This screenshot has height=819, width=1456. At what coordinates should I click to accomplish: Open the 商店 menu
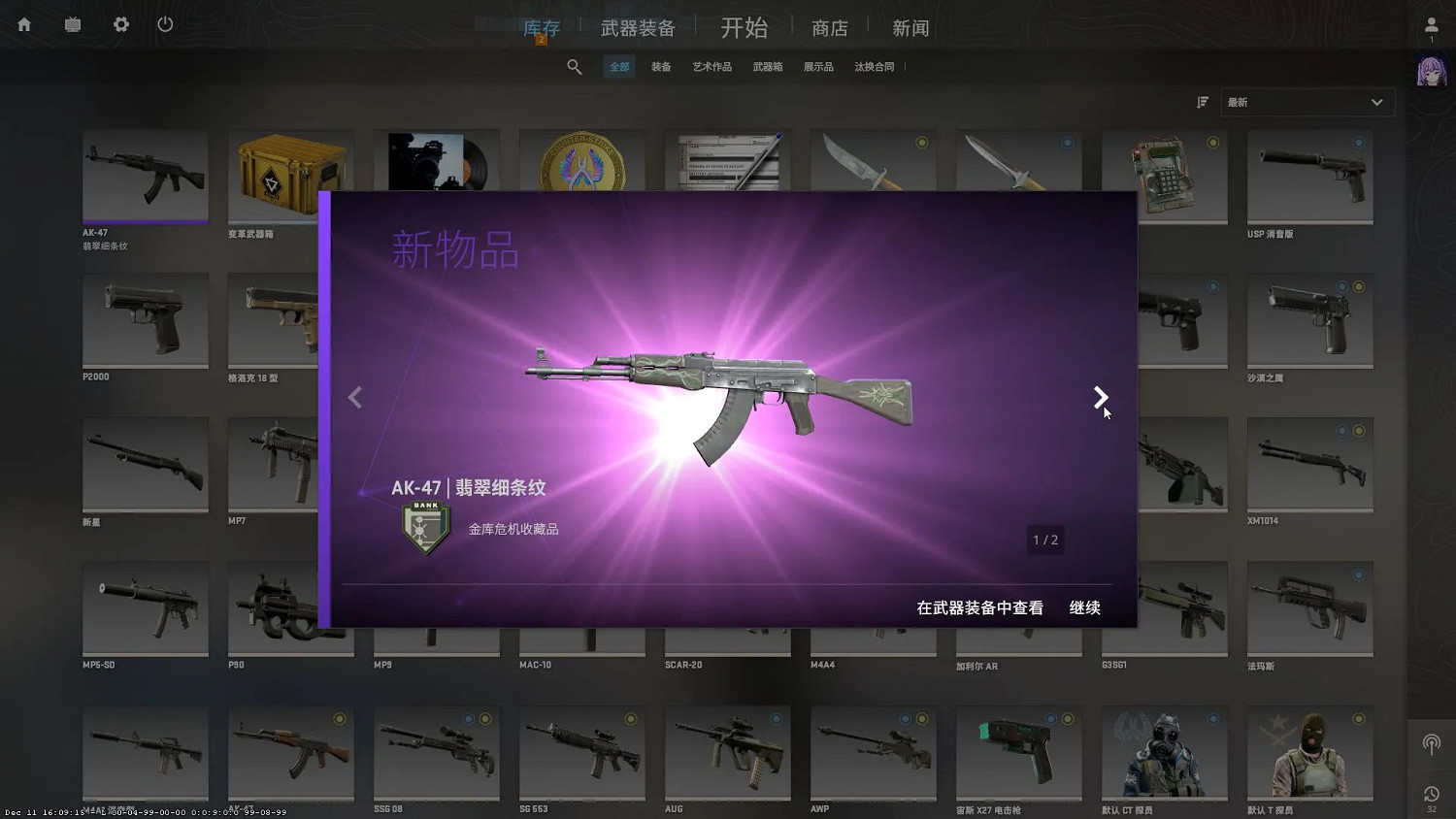pyautogui.click(x=830, y=27)
